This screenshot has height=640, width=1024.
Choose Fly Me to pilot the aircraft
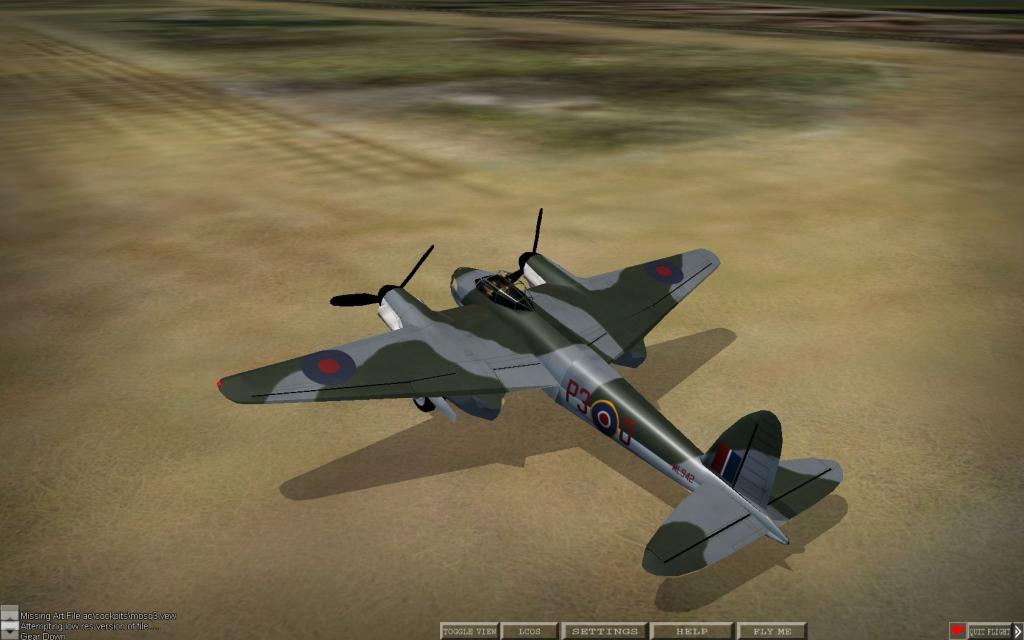771,631
